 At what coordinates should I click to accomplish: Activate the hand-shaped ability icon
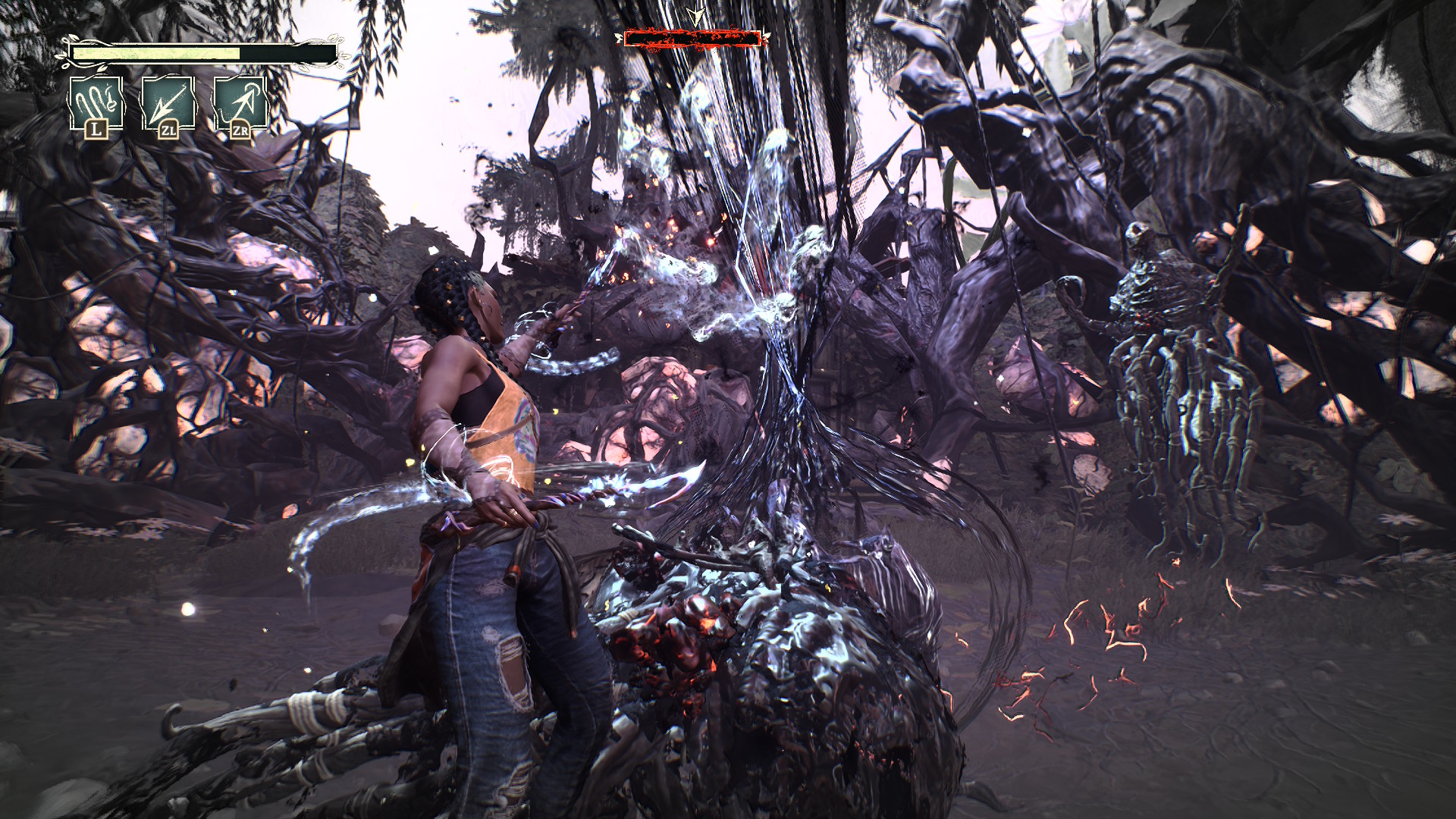(96, 105)
